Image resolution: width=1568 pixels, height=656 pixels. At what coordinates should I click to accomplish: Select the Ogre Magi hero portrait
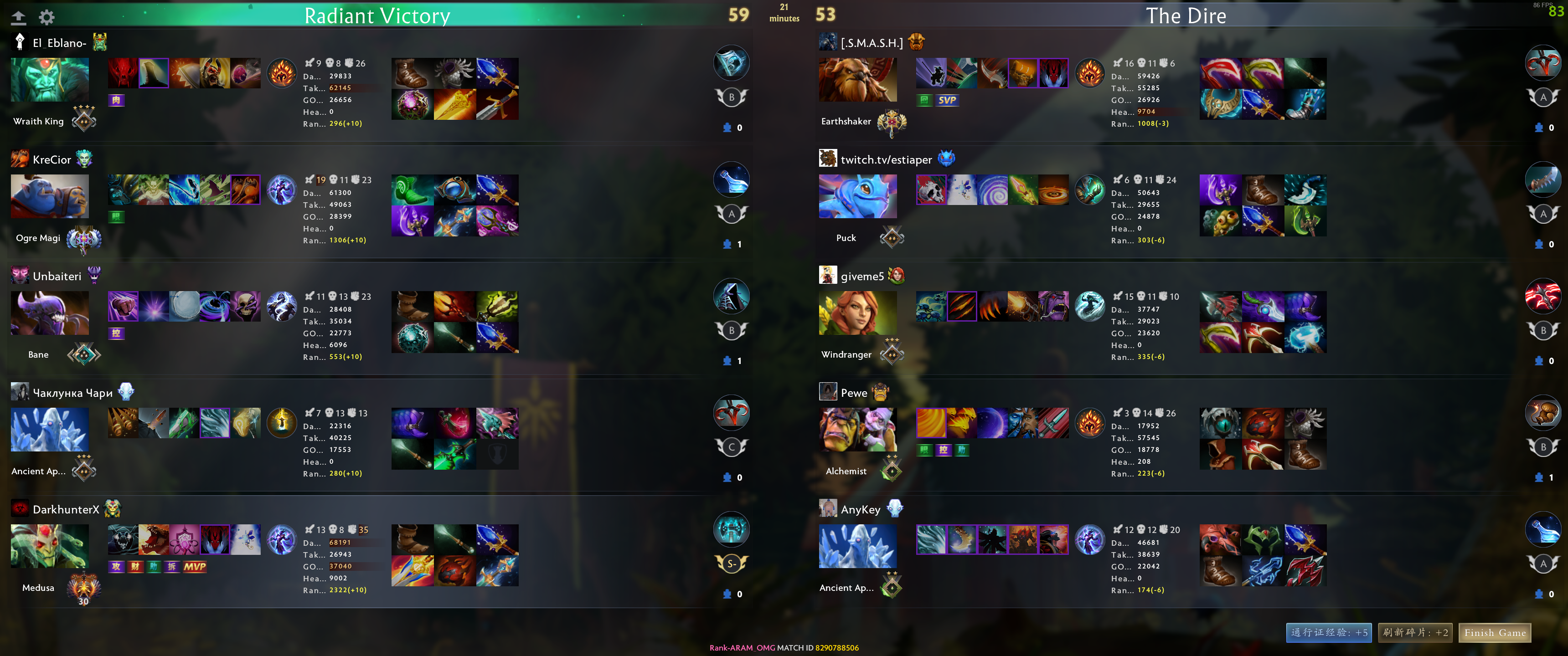[x=50, y=196]
